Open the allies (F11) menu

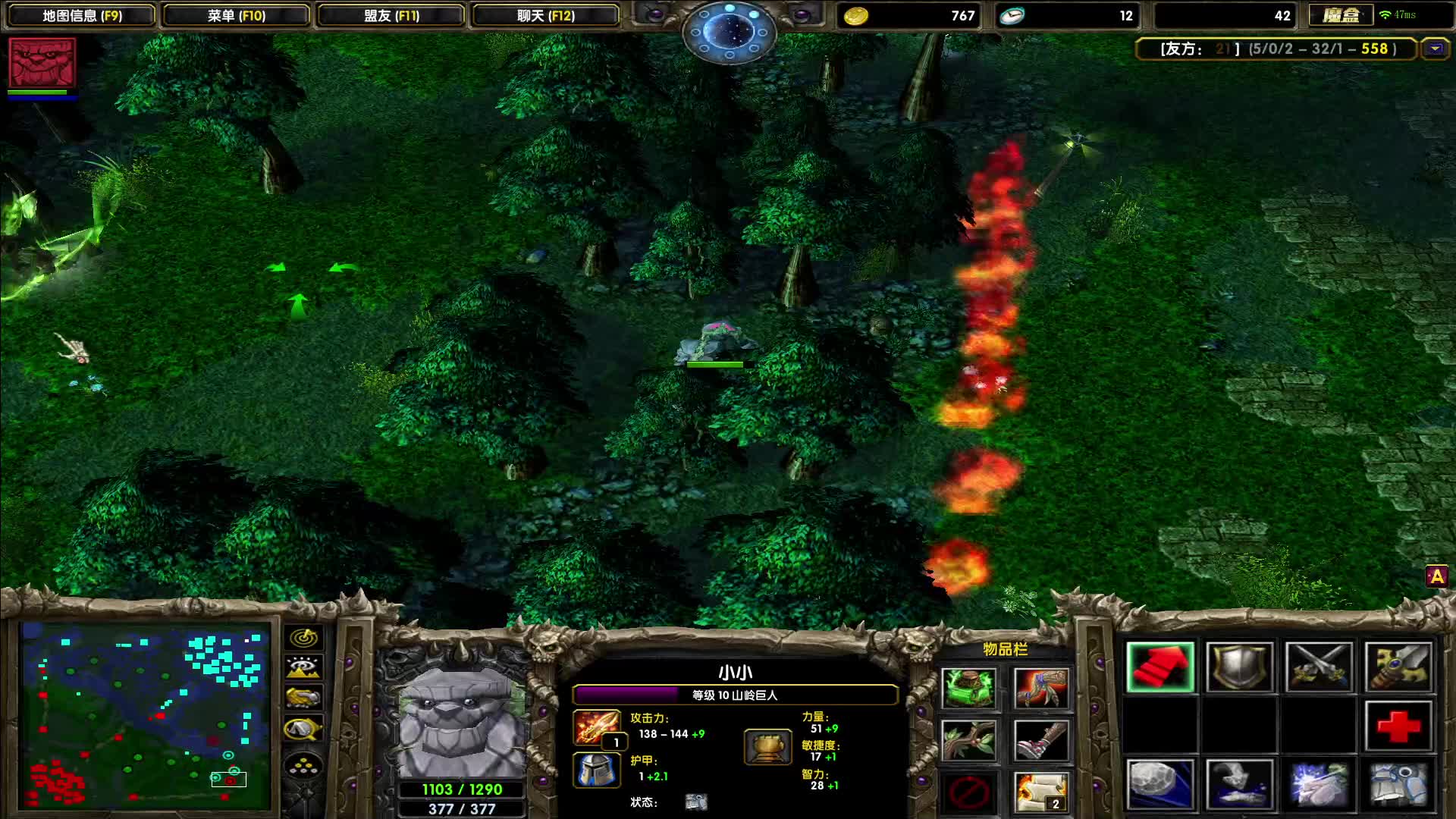pos(391,15)
